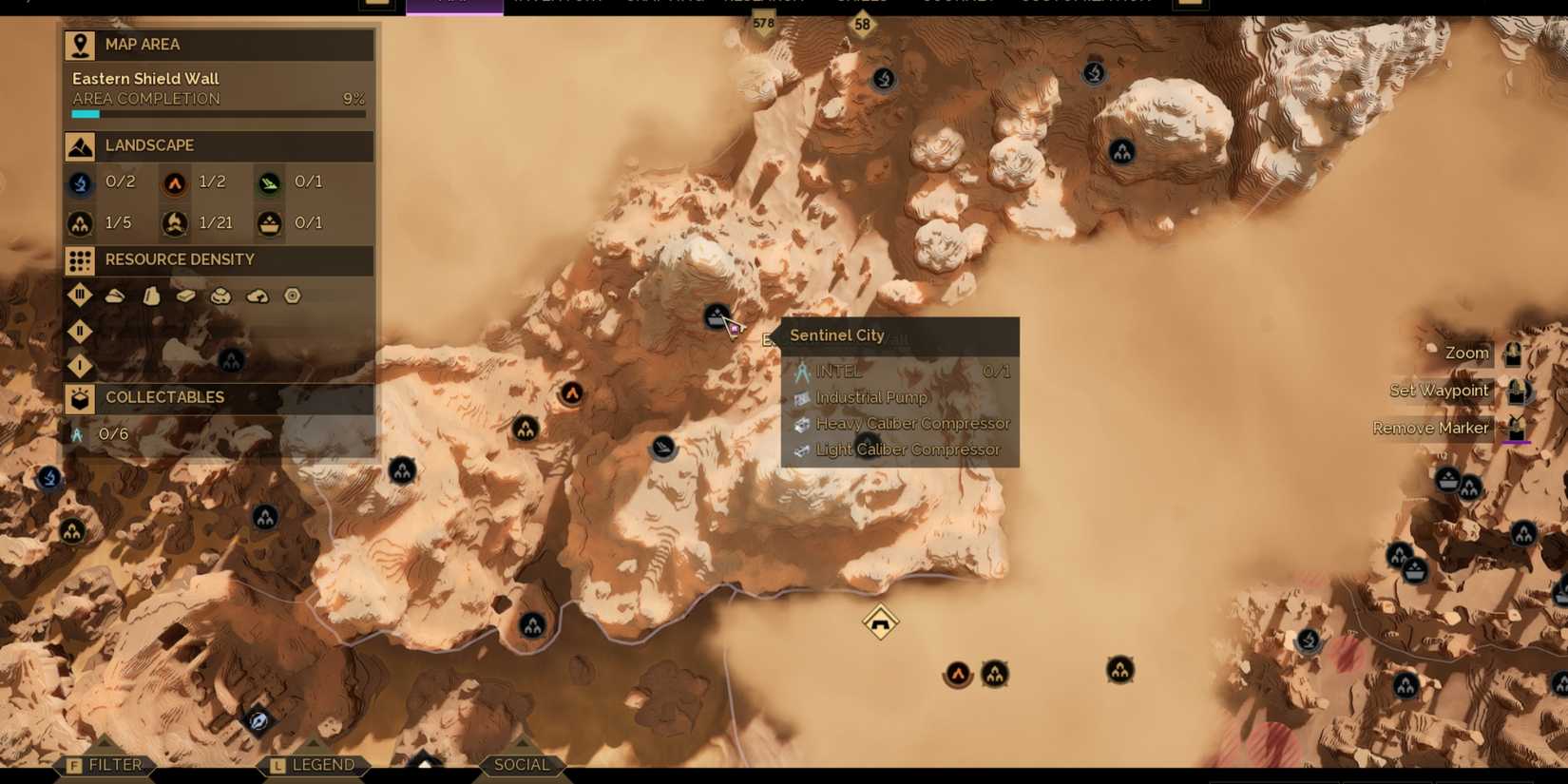Click Remove Marker option
This screenshot has height=784, width=1568.
1431,428
